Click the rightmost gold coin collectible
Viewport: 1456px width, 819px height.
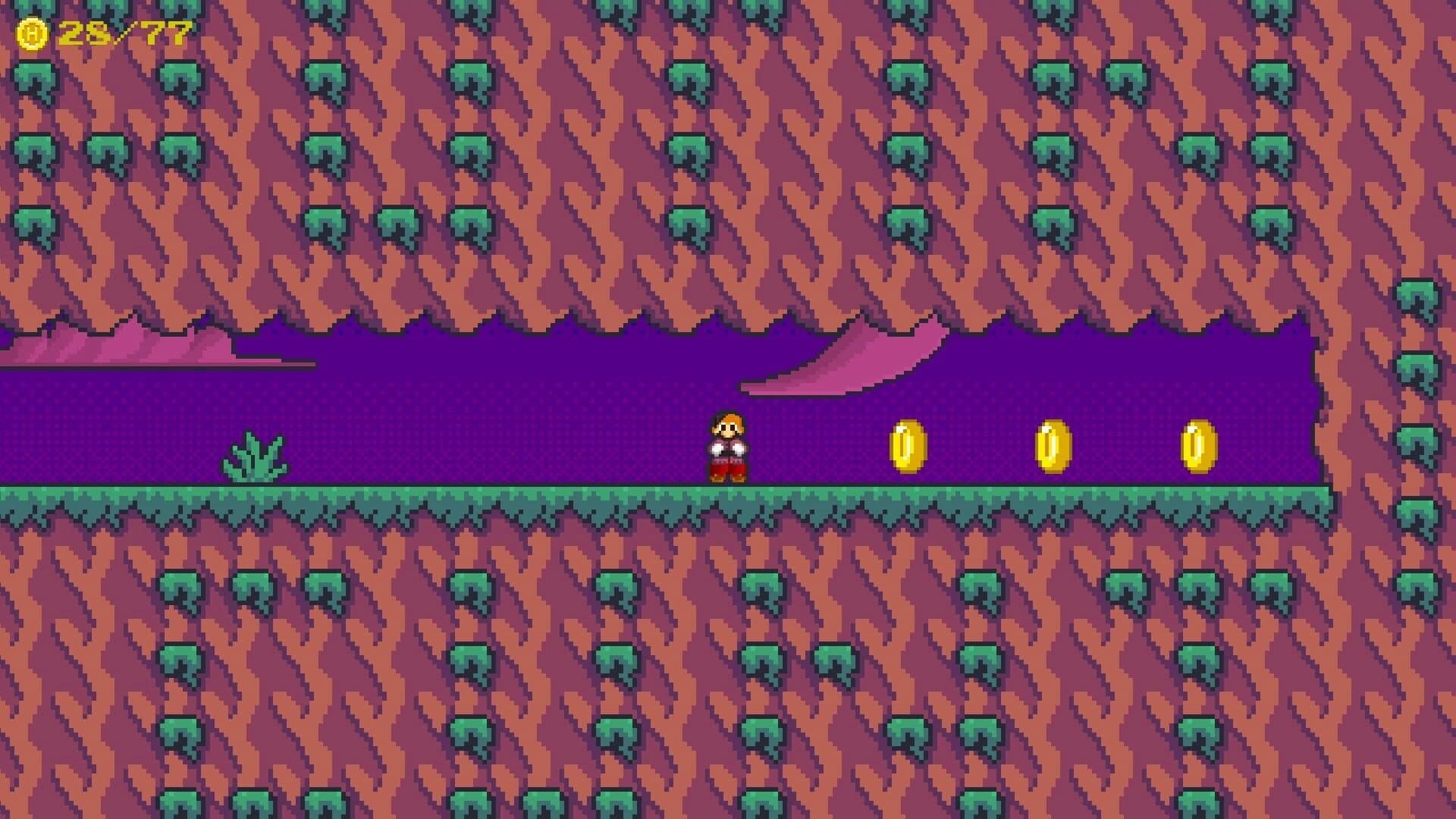[x=1200, y=447]
